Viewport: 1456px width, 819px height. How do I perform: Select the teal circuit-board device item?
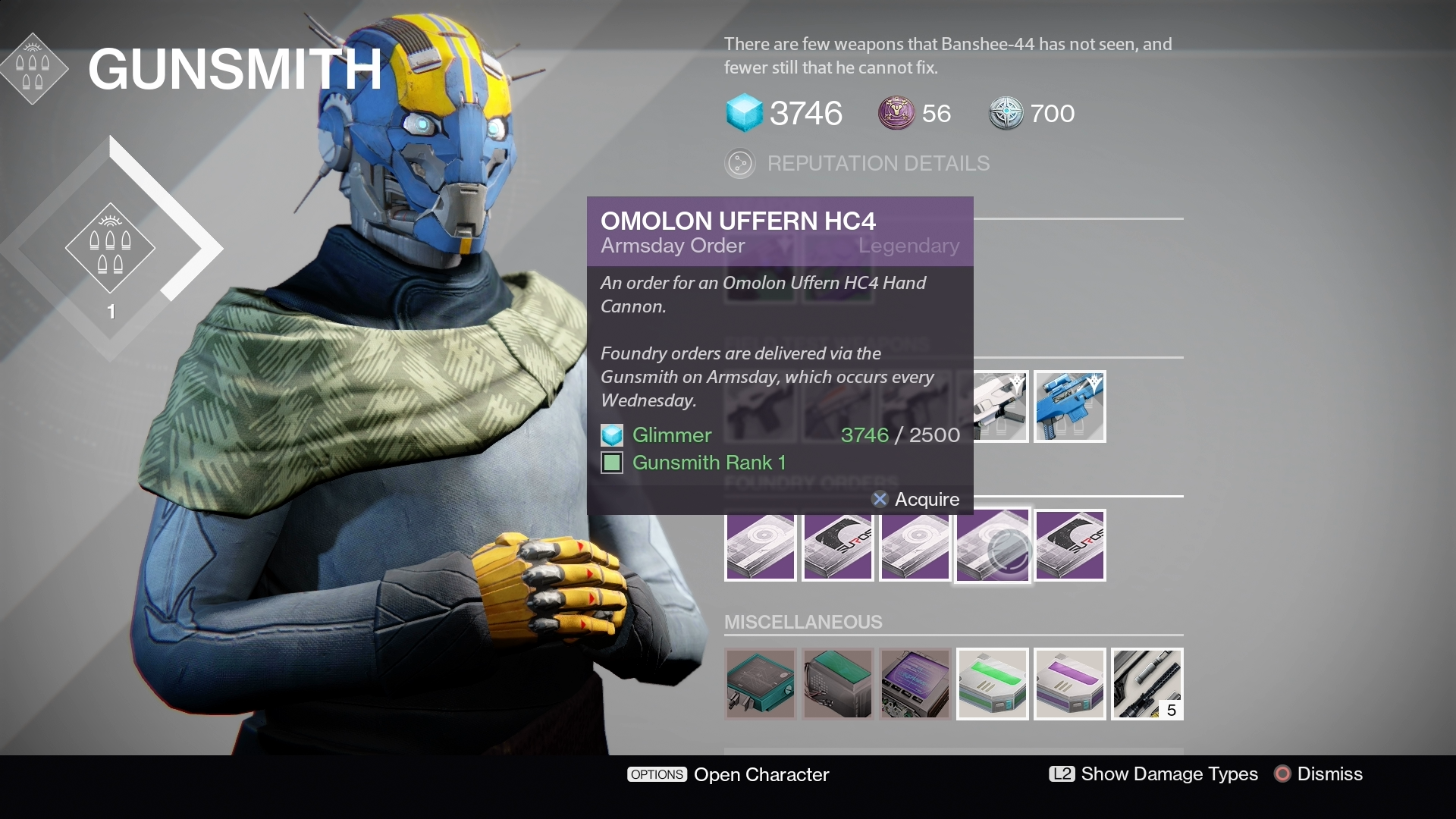coord(760,684)
